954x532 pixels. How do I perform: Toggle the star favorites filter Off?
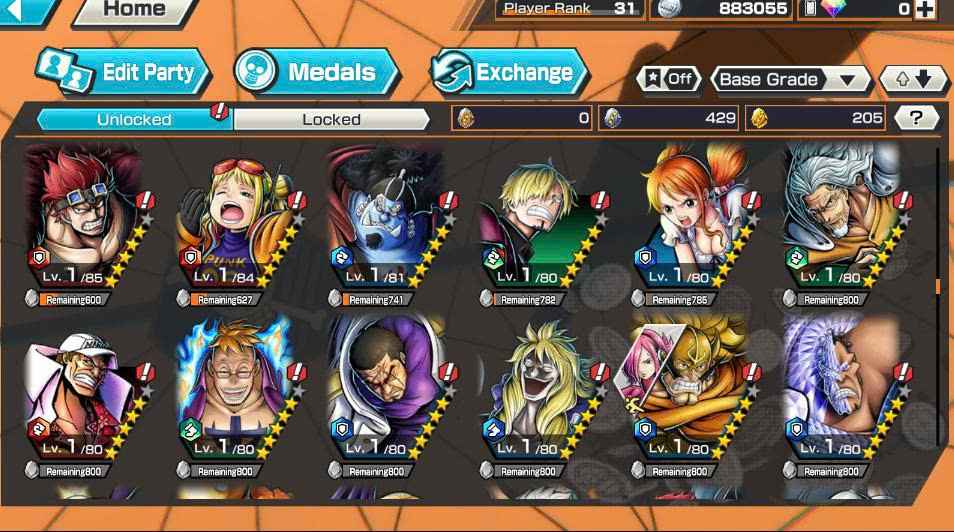click(x=668, y=79)
